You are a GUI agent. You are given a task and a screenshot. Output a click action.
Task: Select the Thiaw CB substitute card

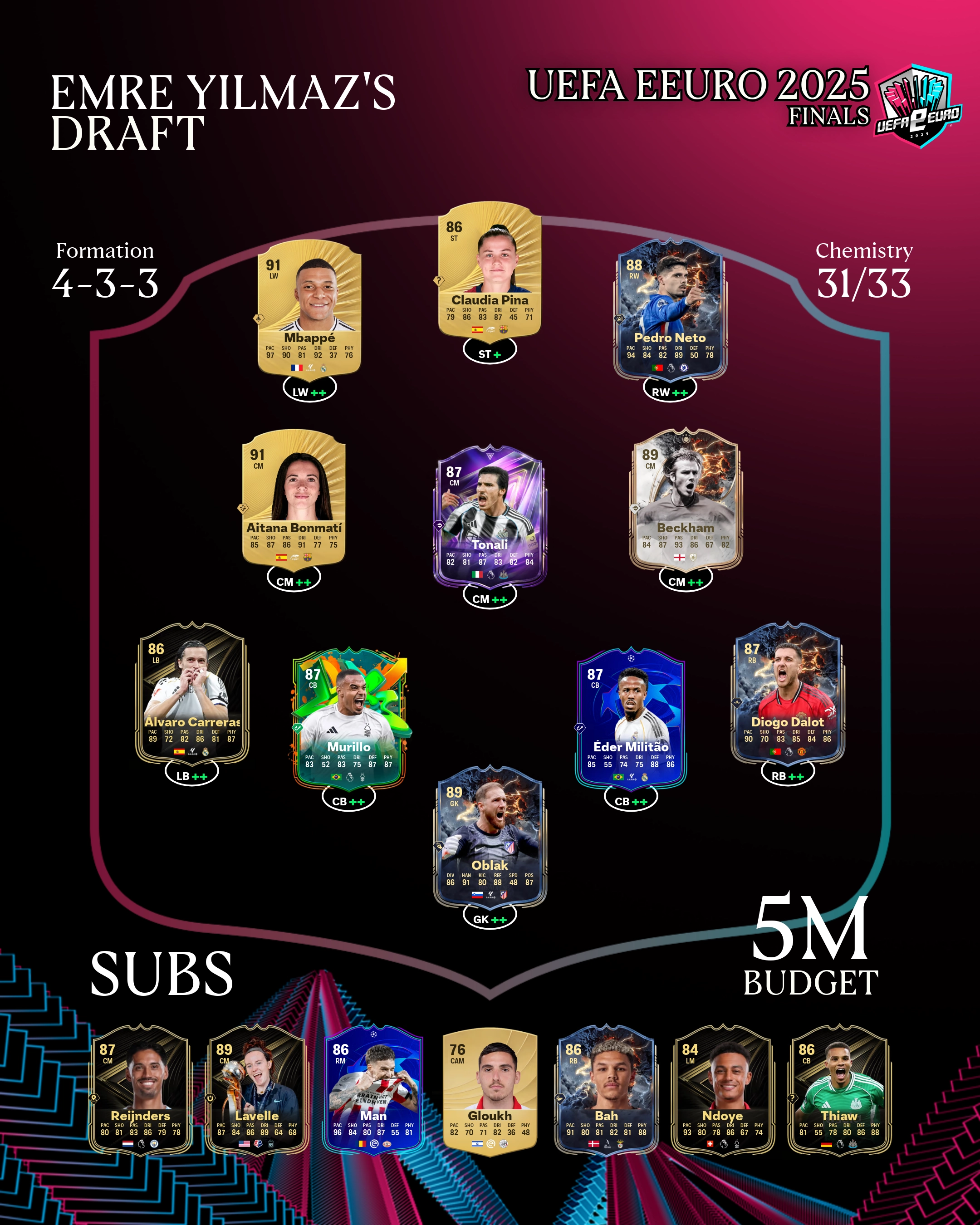coord(839,1090)
